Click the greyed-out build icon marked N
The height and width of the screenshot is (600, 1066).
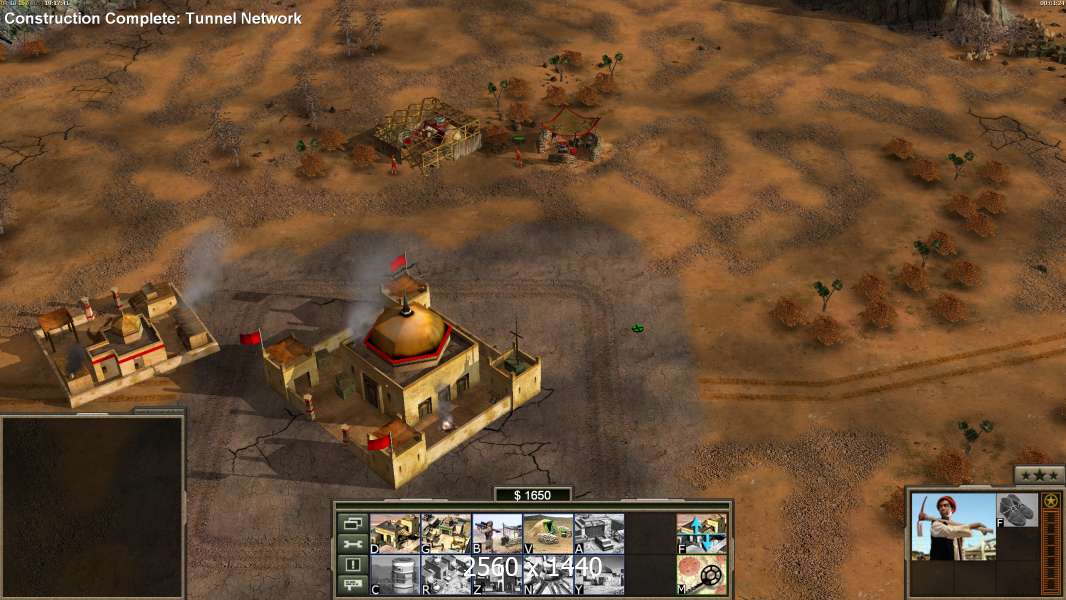click(x=548, y=574)
